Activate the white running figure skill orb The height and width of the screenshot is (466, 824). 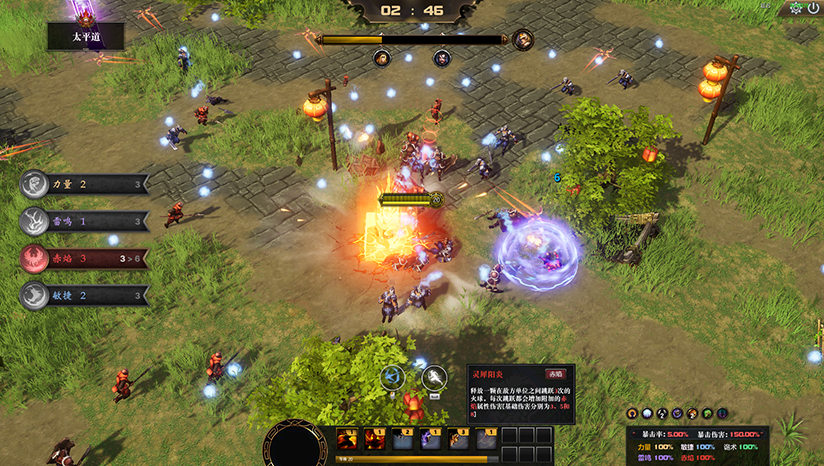coord(434,377)
